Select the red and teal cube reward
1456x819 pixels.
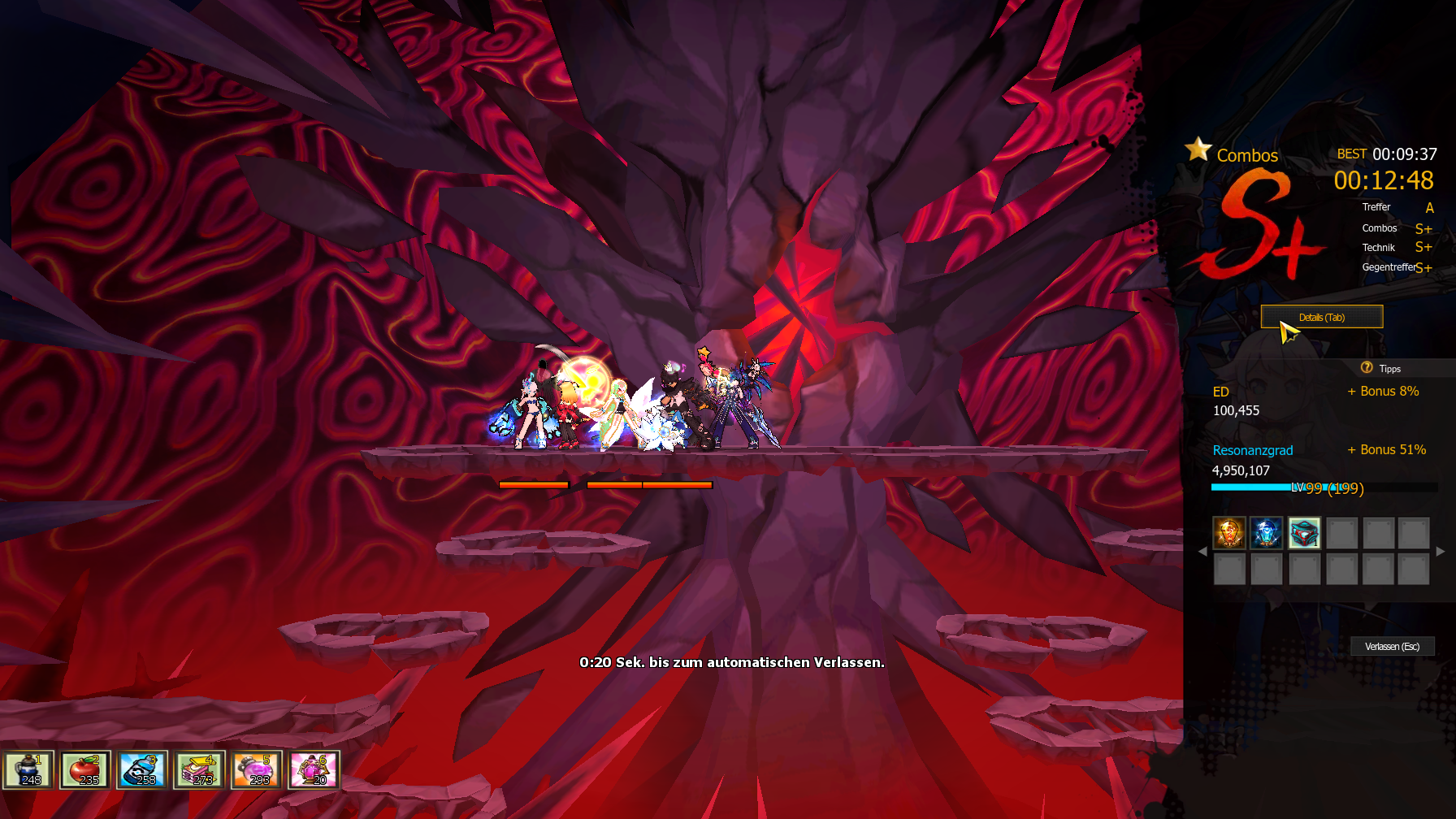(1304, 533)
